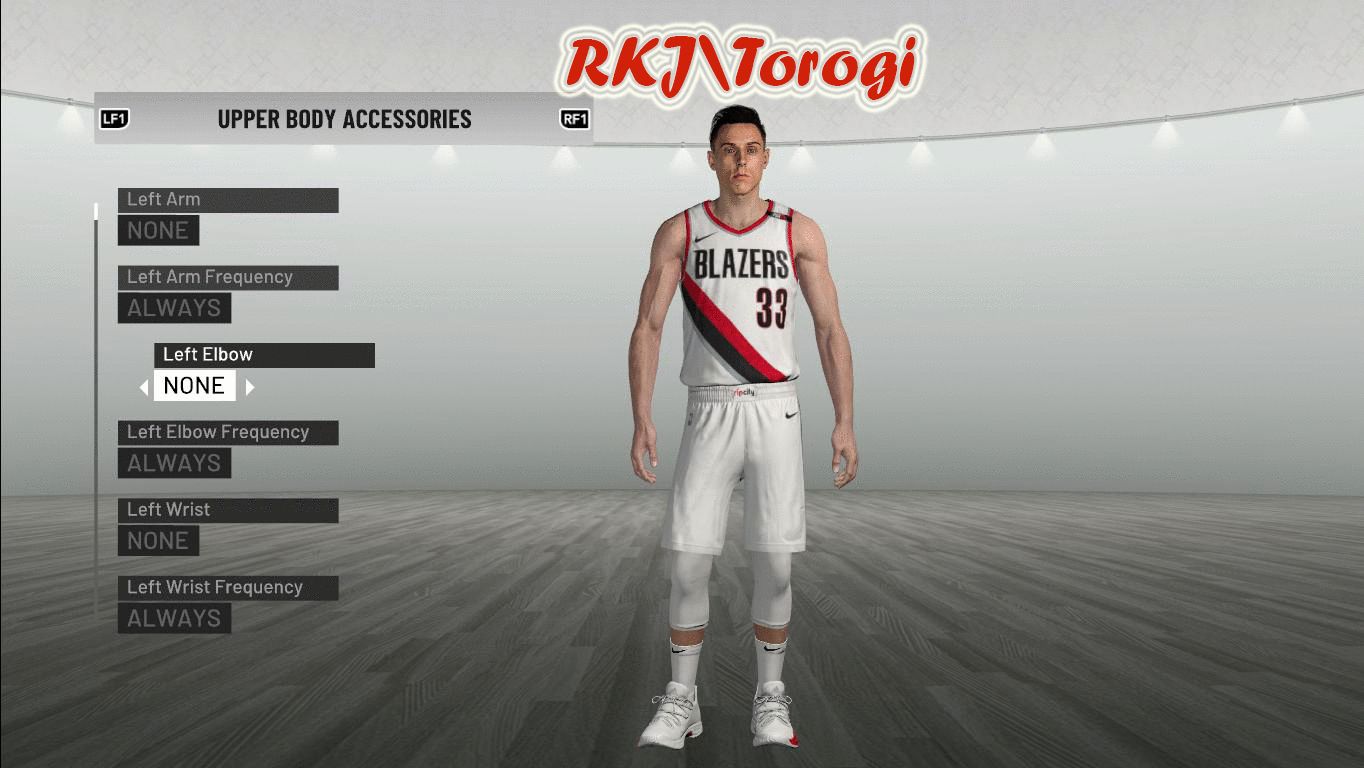Click the Upper Body Accessories category header
Screen dimensions: 1364x768
coord(344,119)
